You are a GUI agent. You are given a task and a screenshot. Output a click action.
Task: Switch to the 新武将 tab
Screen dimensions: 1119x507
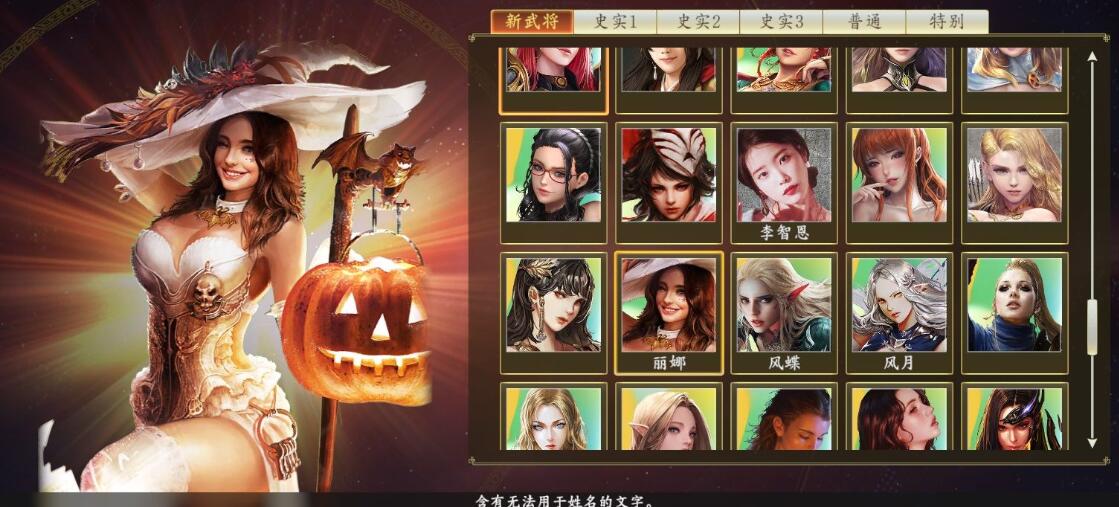(x=531, y=22)
